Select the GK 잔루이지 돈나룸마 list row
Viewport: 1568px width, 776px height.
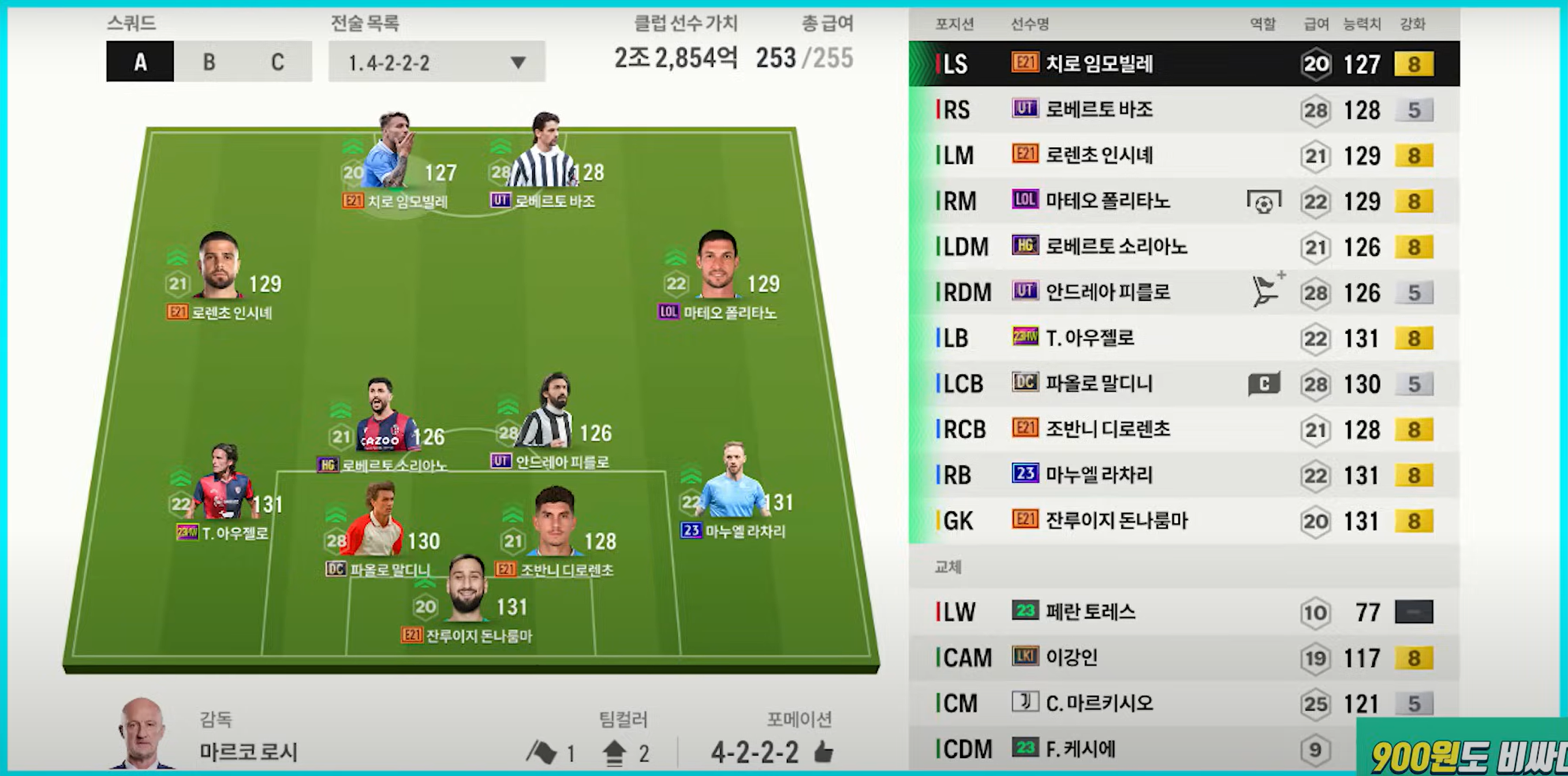[1184, 521]
